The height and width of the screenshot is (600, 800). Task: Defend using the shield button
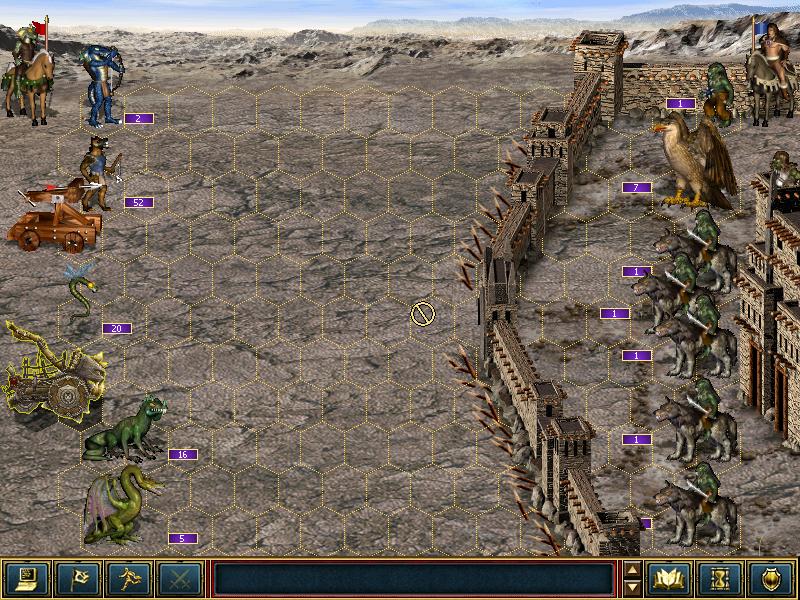772,578
